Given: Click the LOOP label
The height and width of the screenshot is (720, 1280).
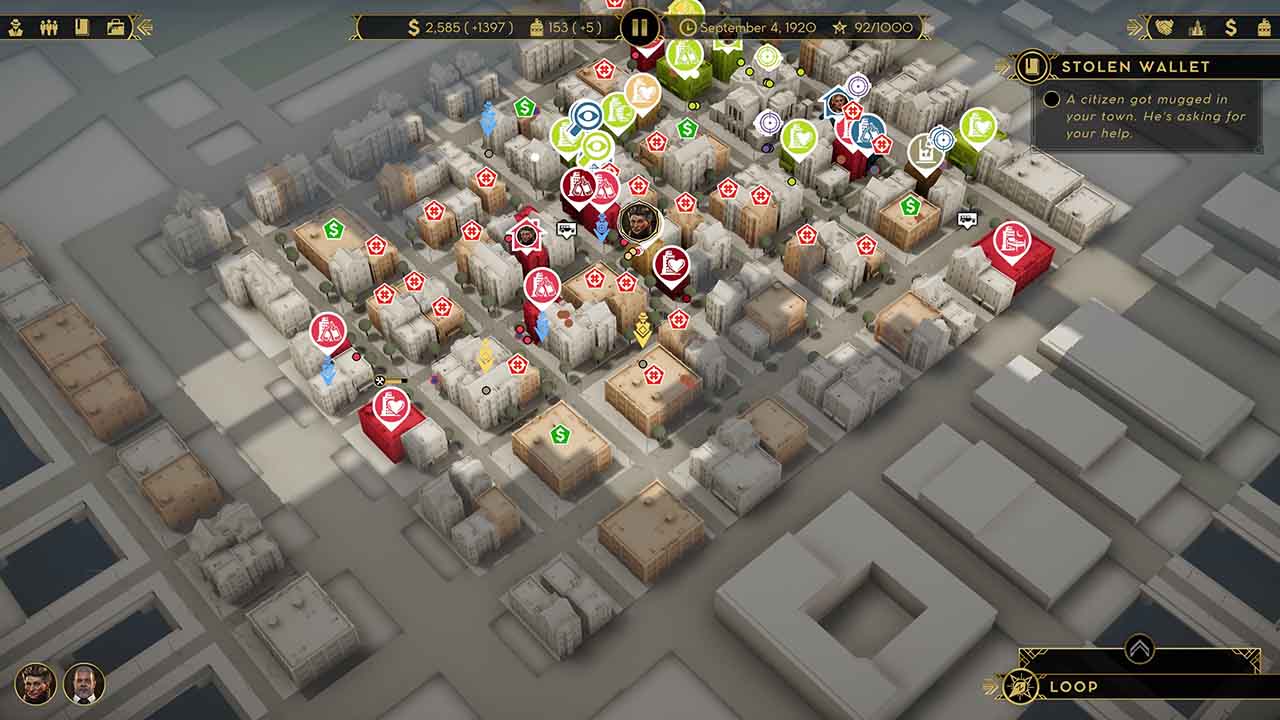Looking at the screenshot, I should pyautogui.click(x=1072, y=687).
